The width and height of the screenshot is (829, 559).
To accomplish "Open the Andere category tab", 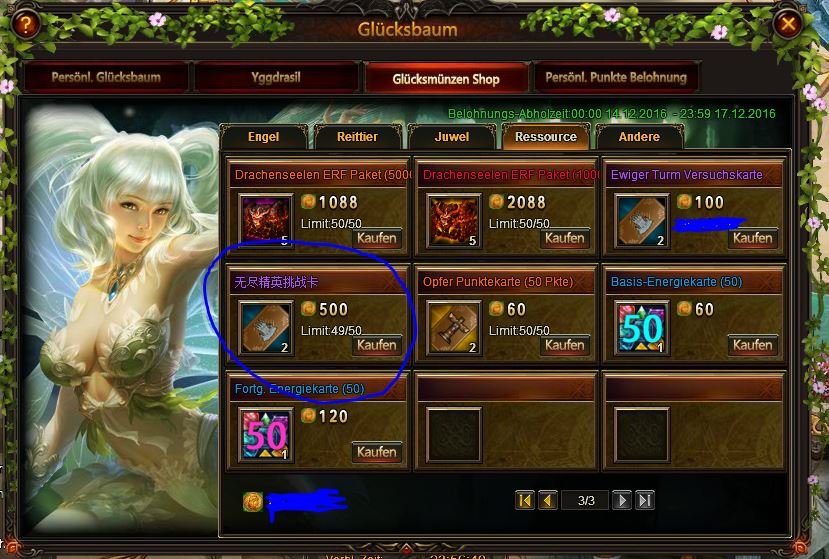I will coord(639,137).
